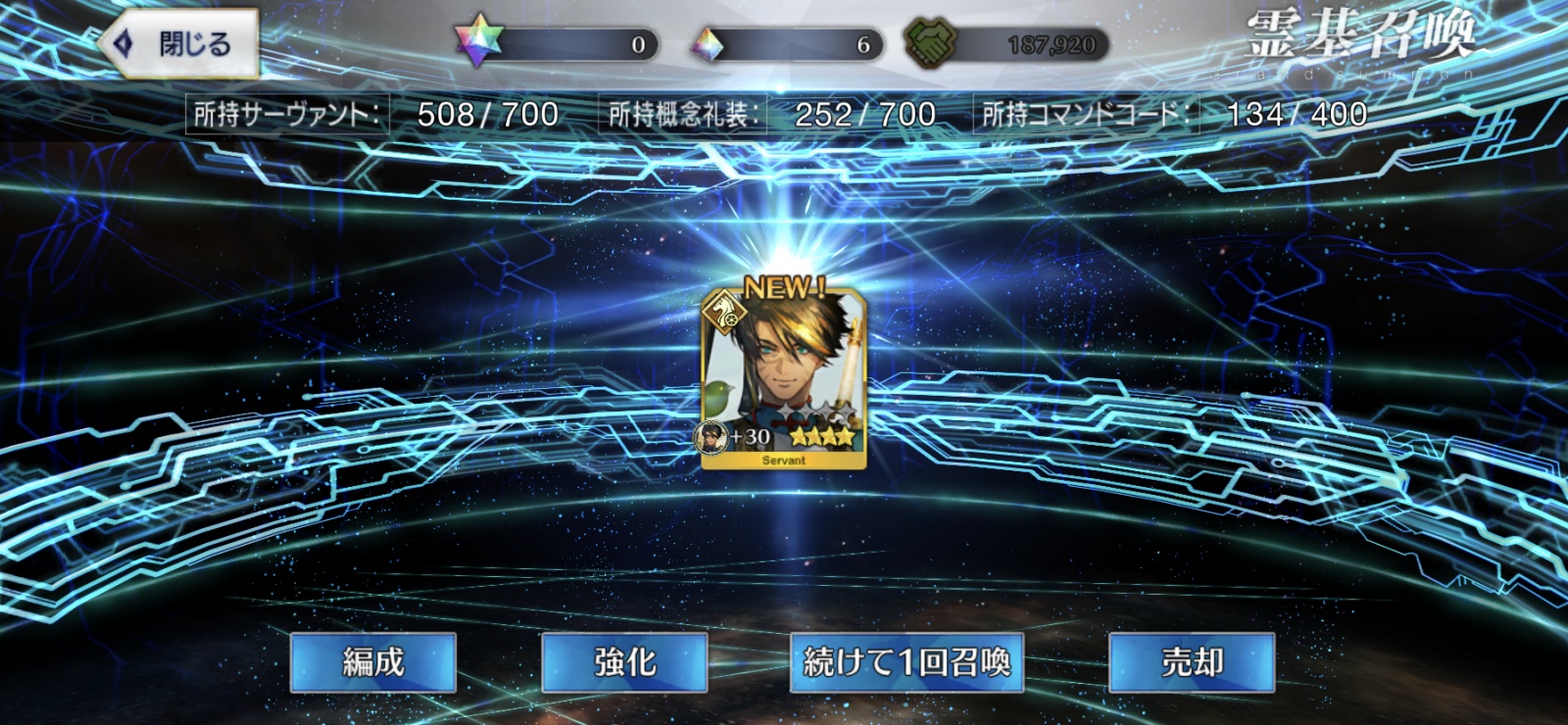Click the 所持コマンドコード 134/400 counter

click(x=1176, y=112)
